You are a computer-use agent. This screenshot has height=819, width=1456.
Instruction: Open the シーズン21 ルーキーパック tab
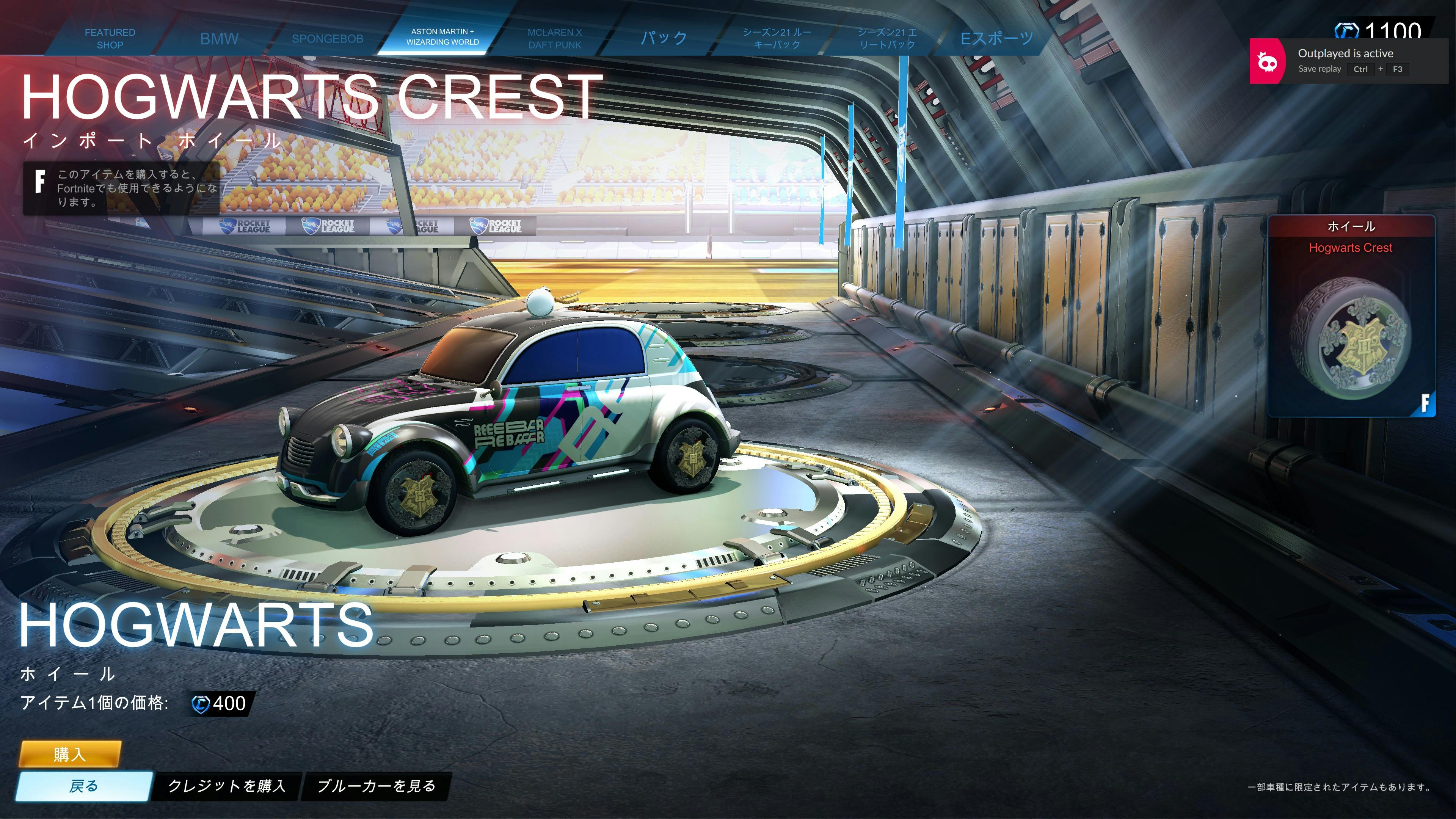point(777,38)
